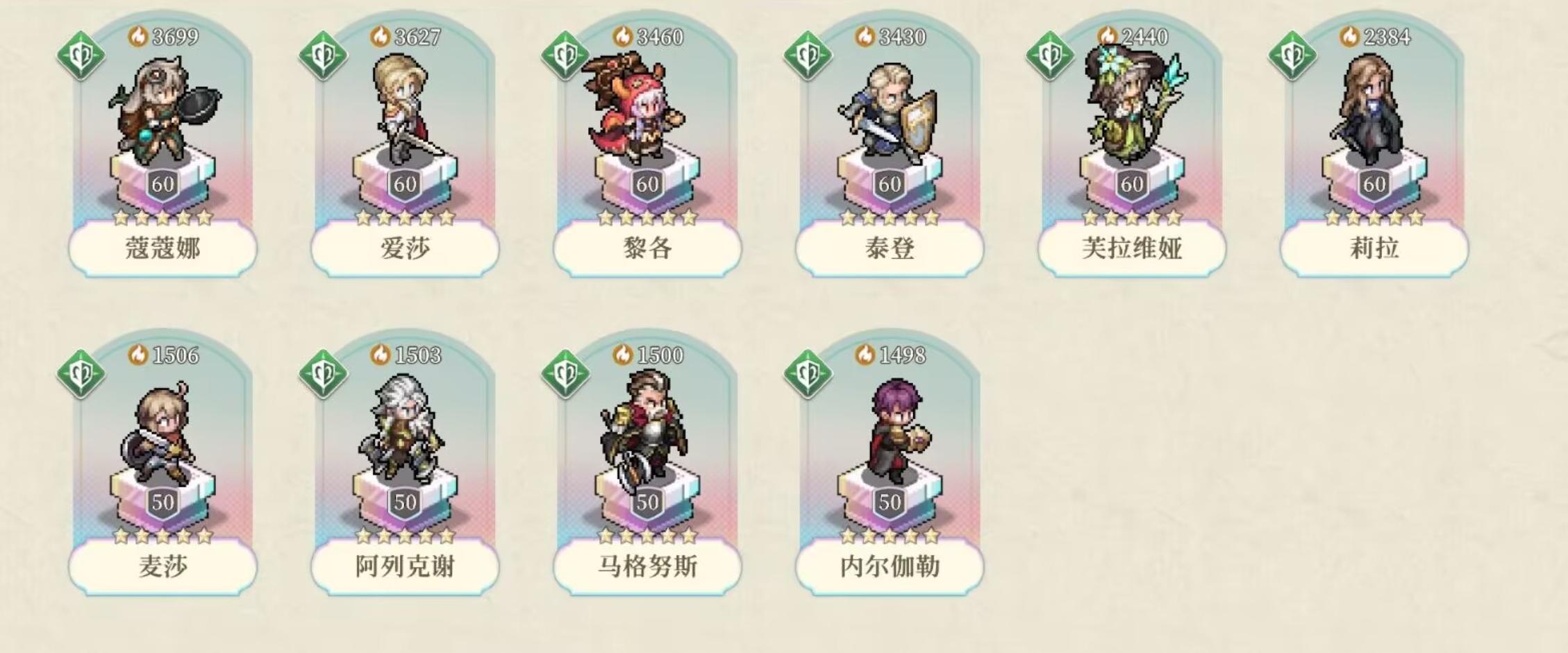This screenshot has width=1568, height=653.
Task: Click the star rating under 爱莎
Action: coord(405,217)
